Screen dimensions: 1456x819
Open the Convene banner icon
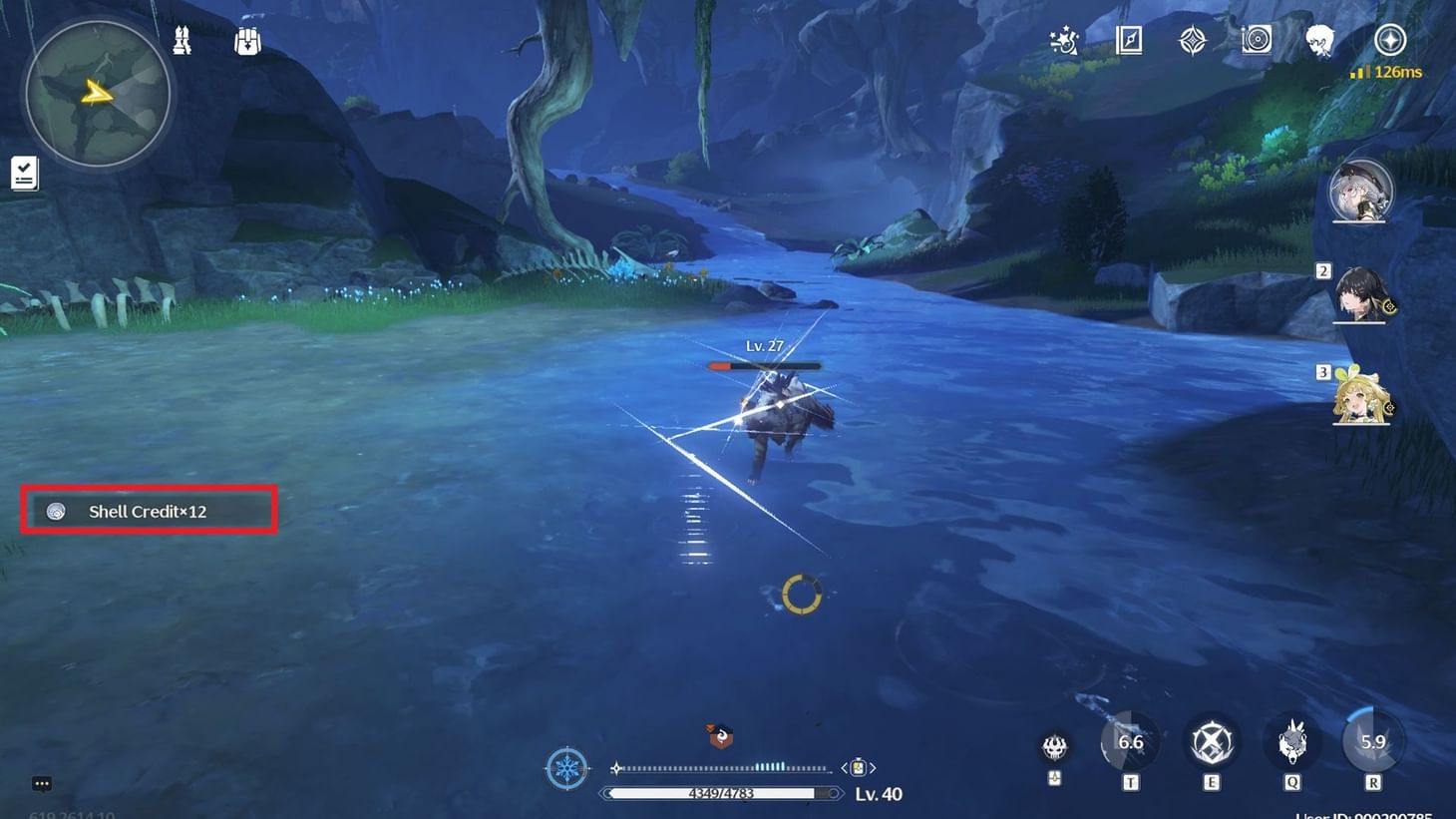tap(1191, 40)
